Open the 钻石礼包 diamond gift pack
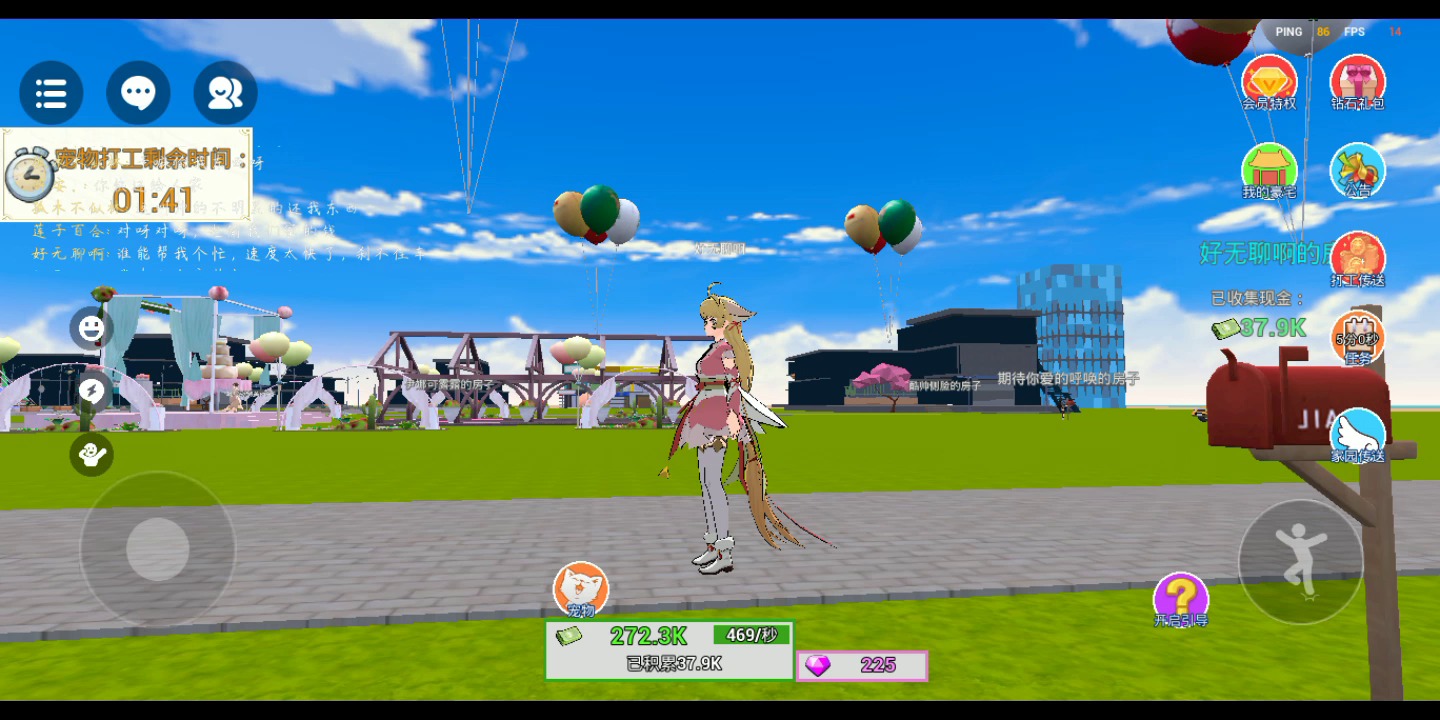Screen dimensions: 1440x720 (1357, 82)
